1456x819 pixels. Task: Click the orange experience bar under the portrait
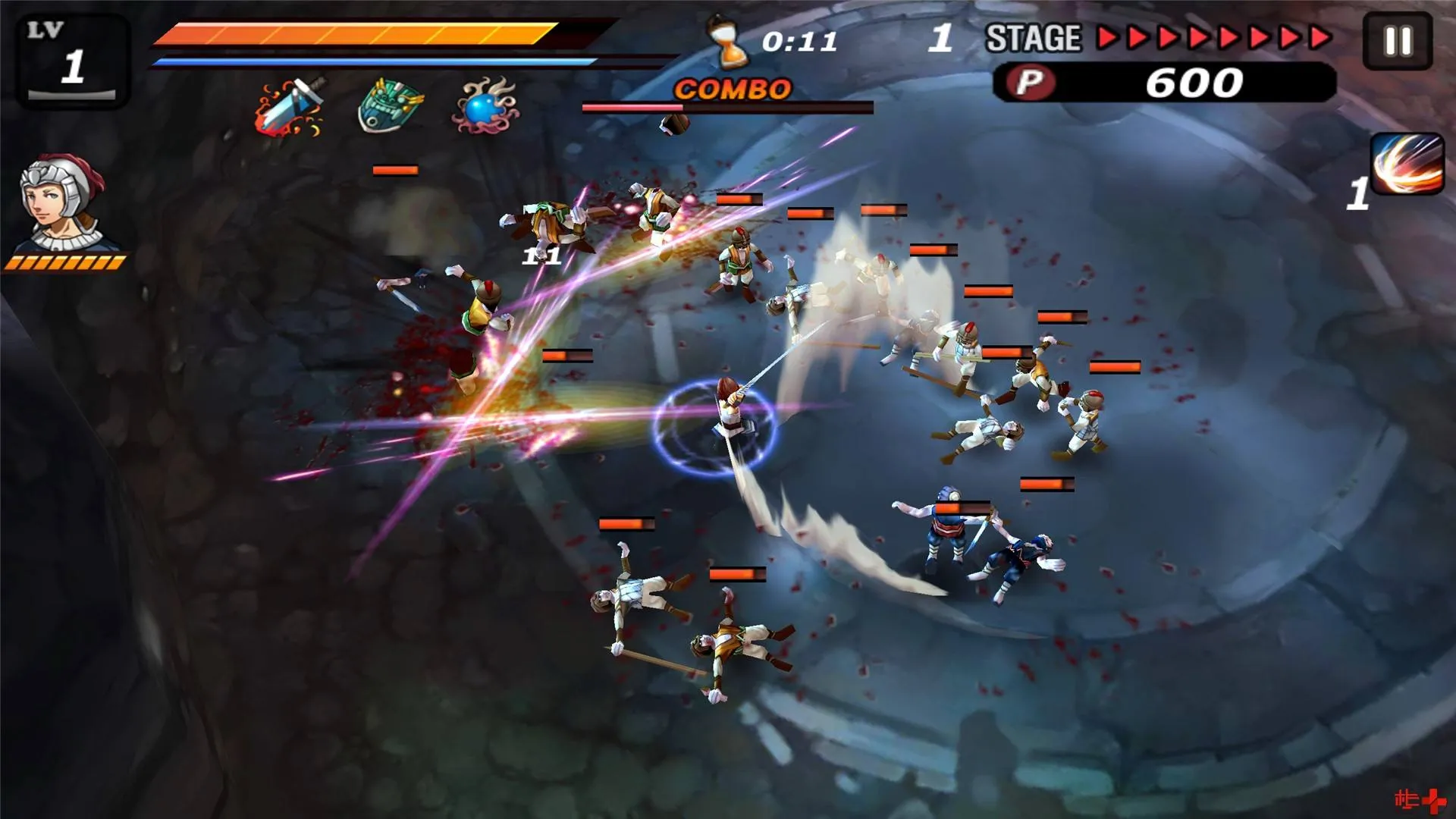(x=67, y=262)
